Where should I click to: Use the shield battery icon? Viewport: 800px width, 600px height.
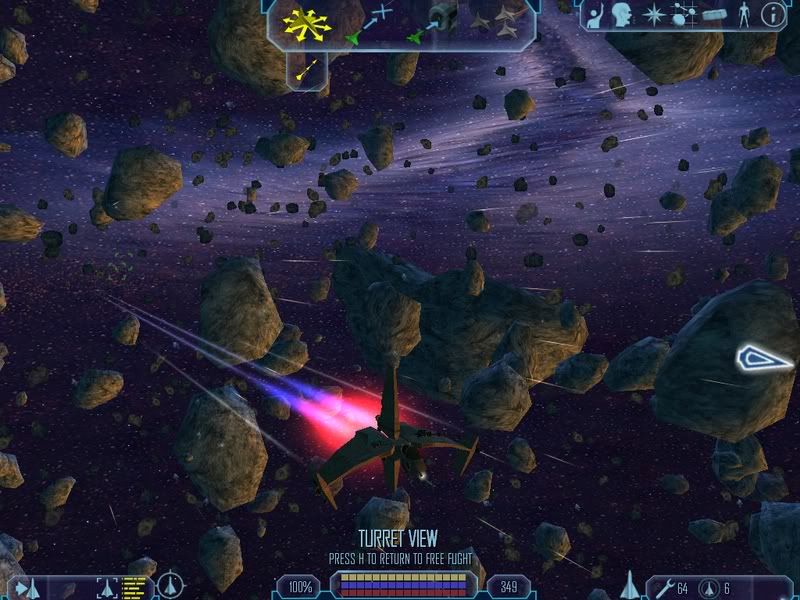pos(709,587)
